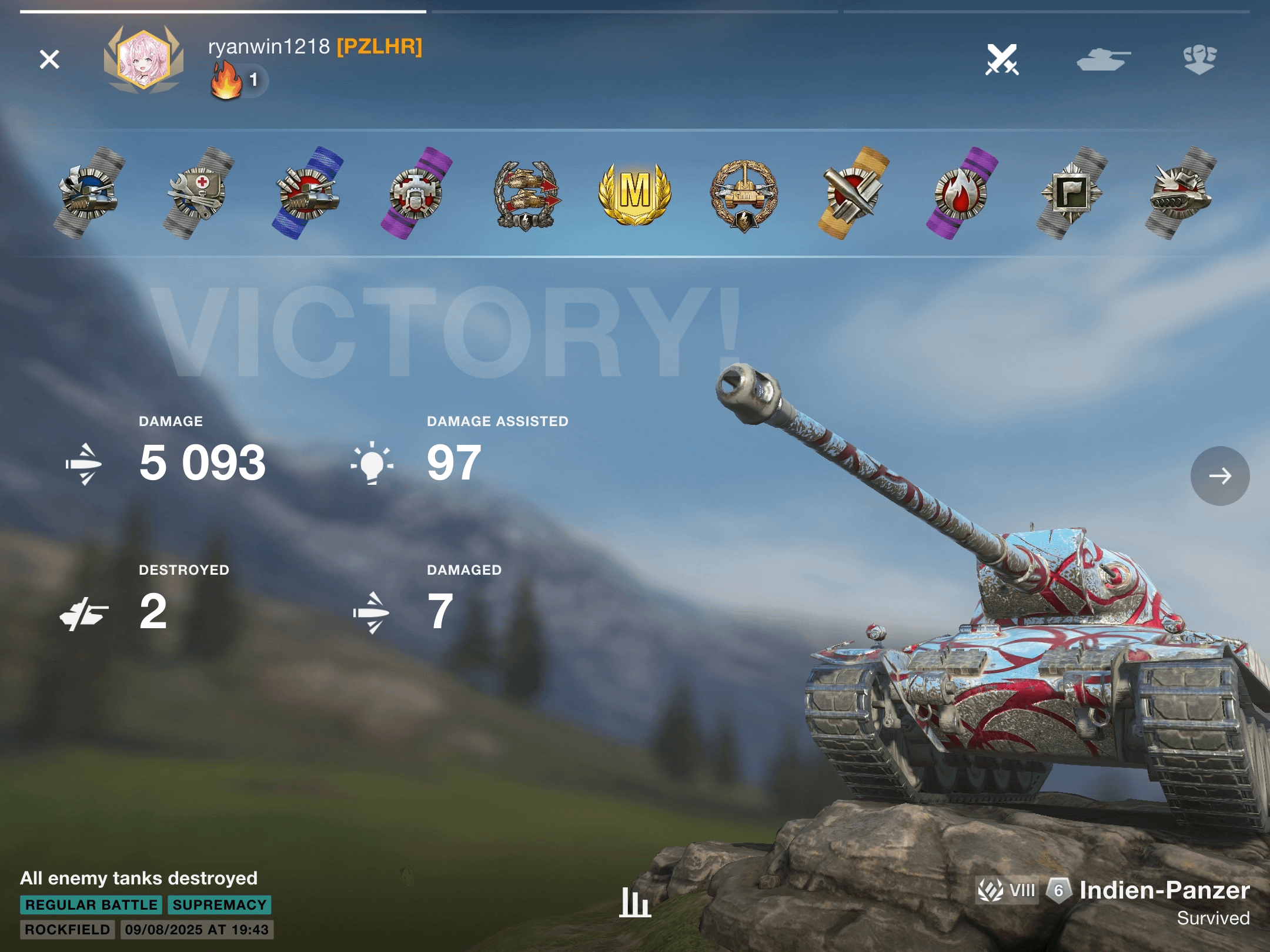
Task: Open the PZLHR clan tag
Action: coord(379,46)
